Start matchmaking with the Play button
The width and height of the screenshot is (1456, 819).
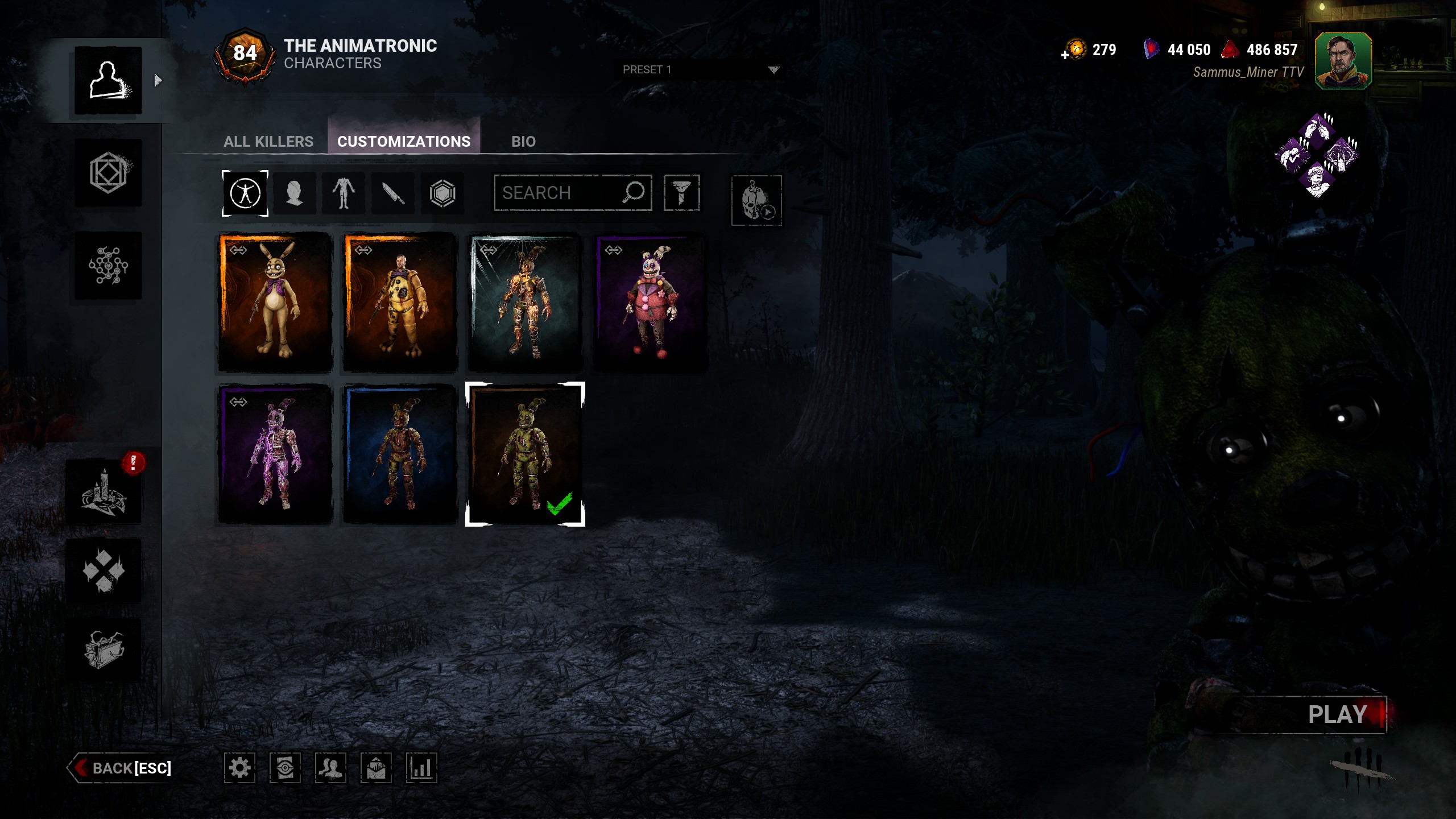click(x=1337, y=714)
